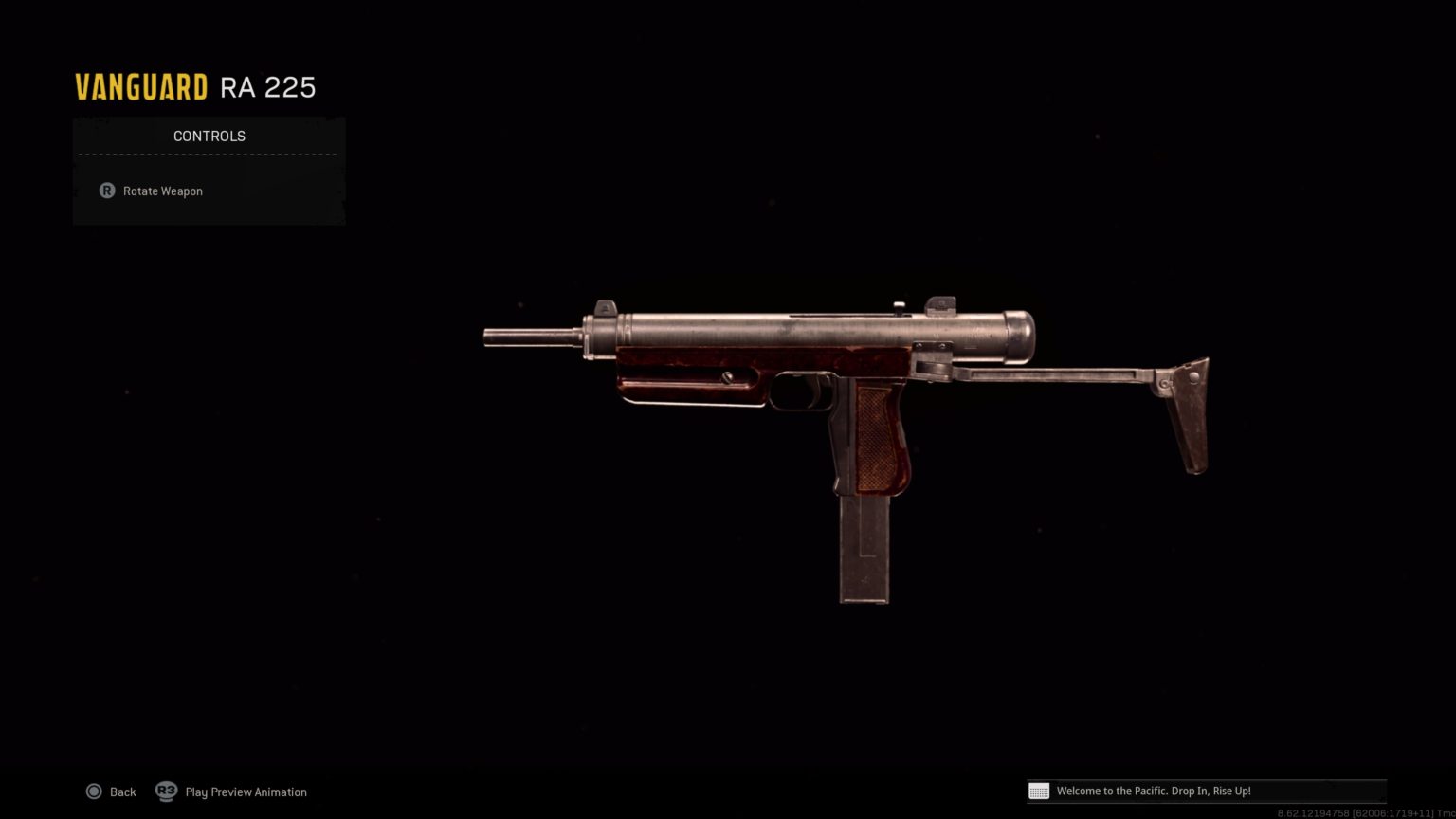Activate the CONTROLS panel header

pos(209,136)
